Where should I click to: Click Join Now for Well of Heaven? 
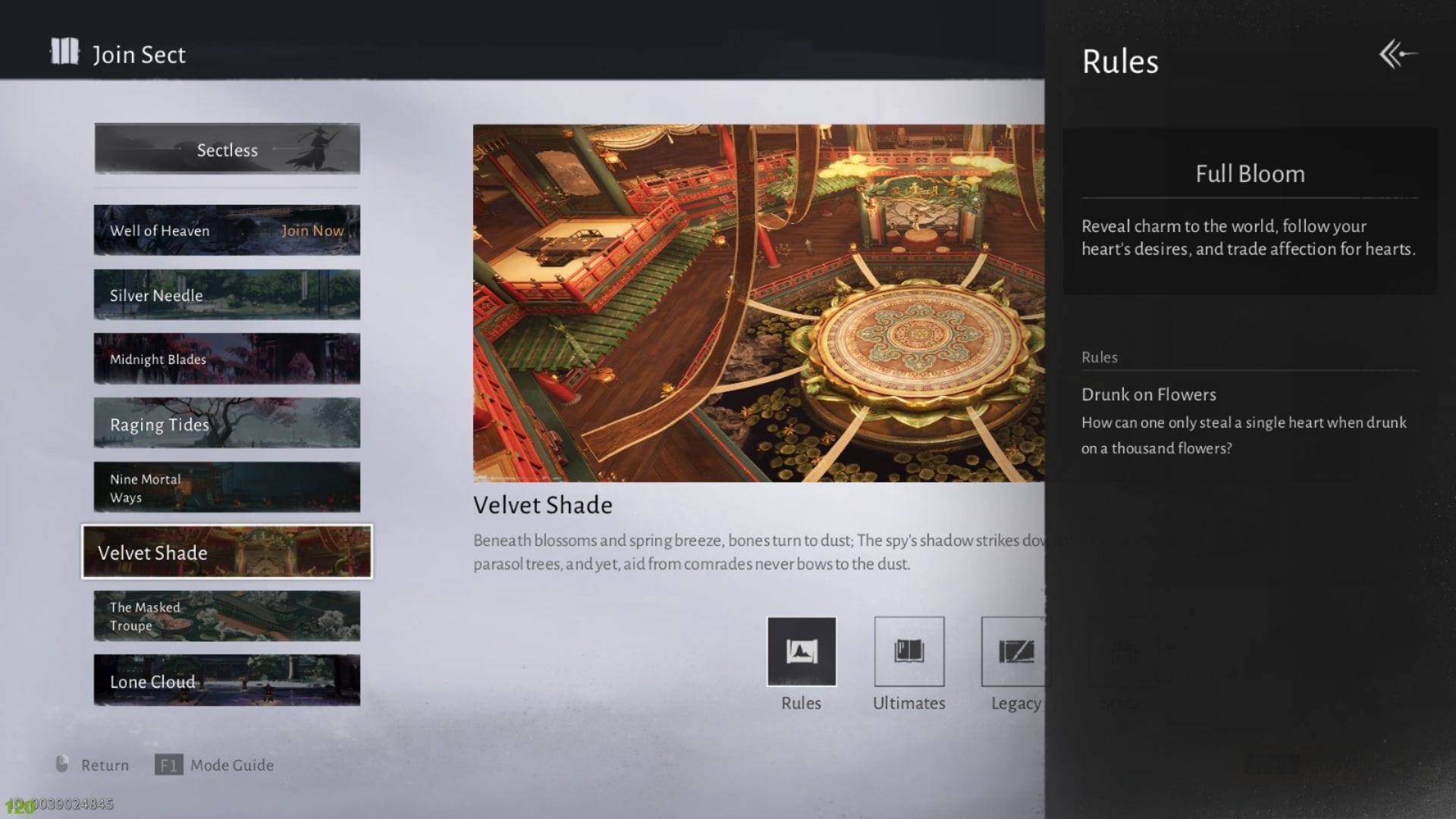pyautogui.click(x=311, y=230)
